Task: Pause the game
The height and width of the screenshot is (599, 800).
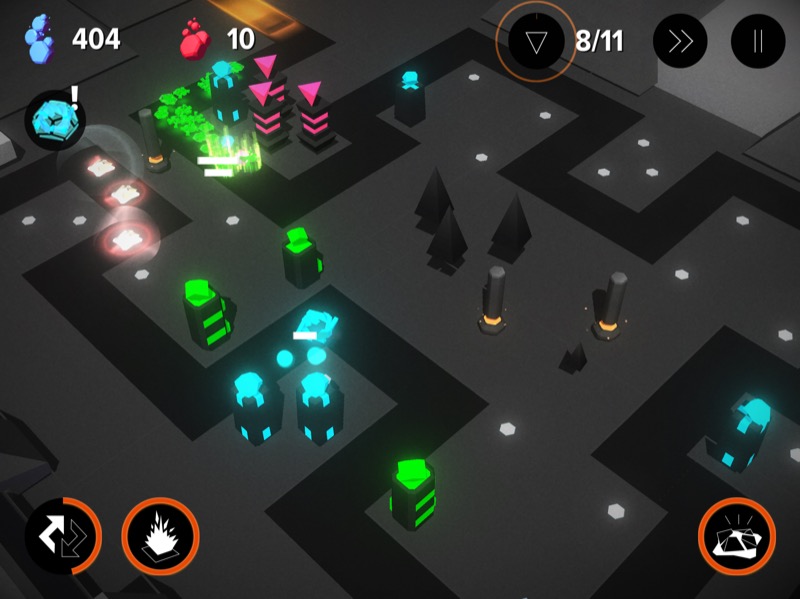Action: (x=758, y=42)
